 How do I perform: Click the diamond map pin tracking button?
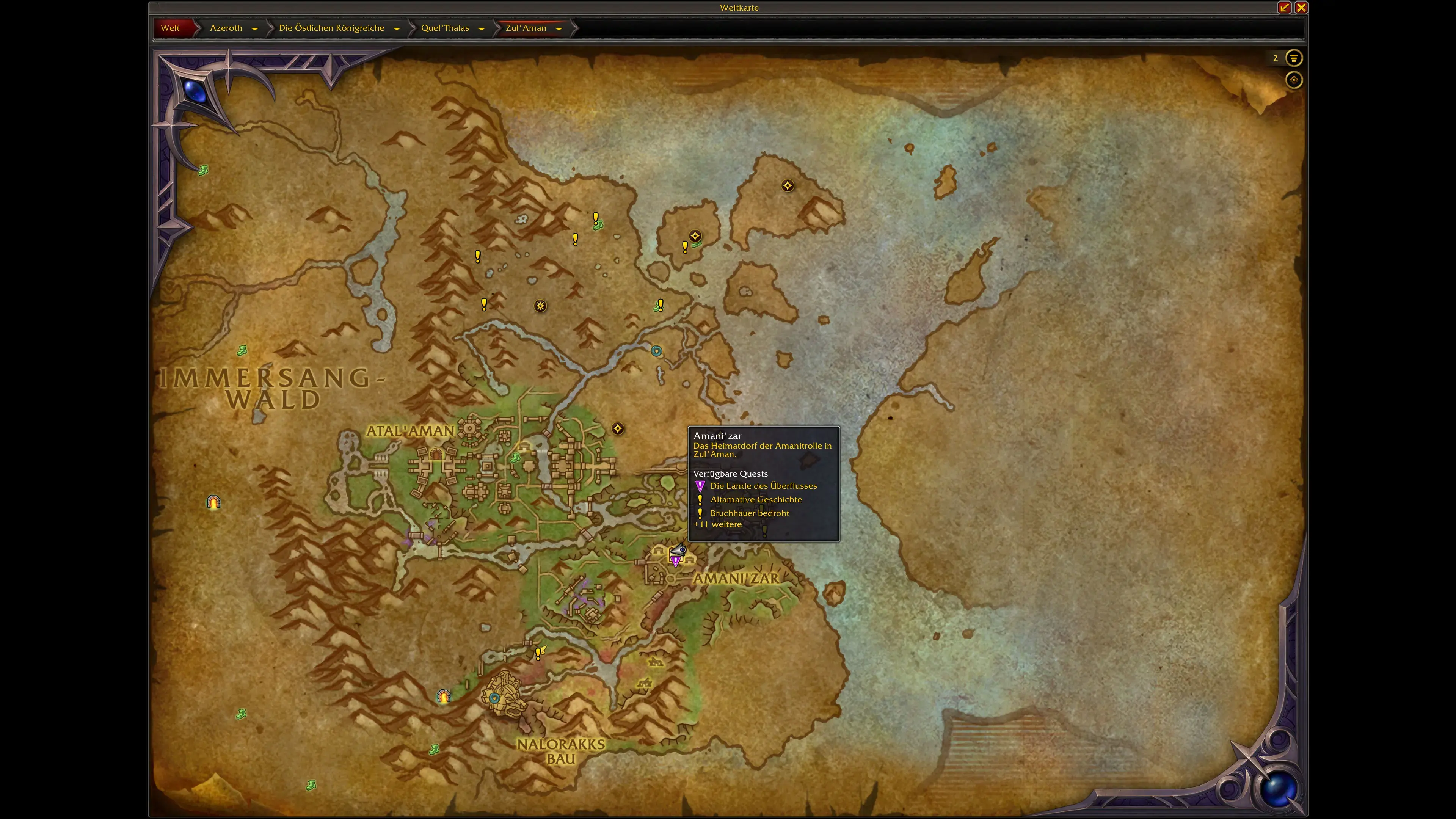(1294, 80)
